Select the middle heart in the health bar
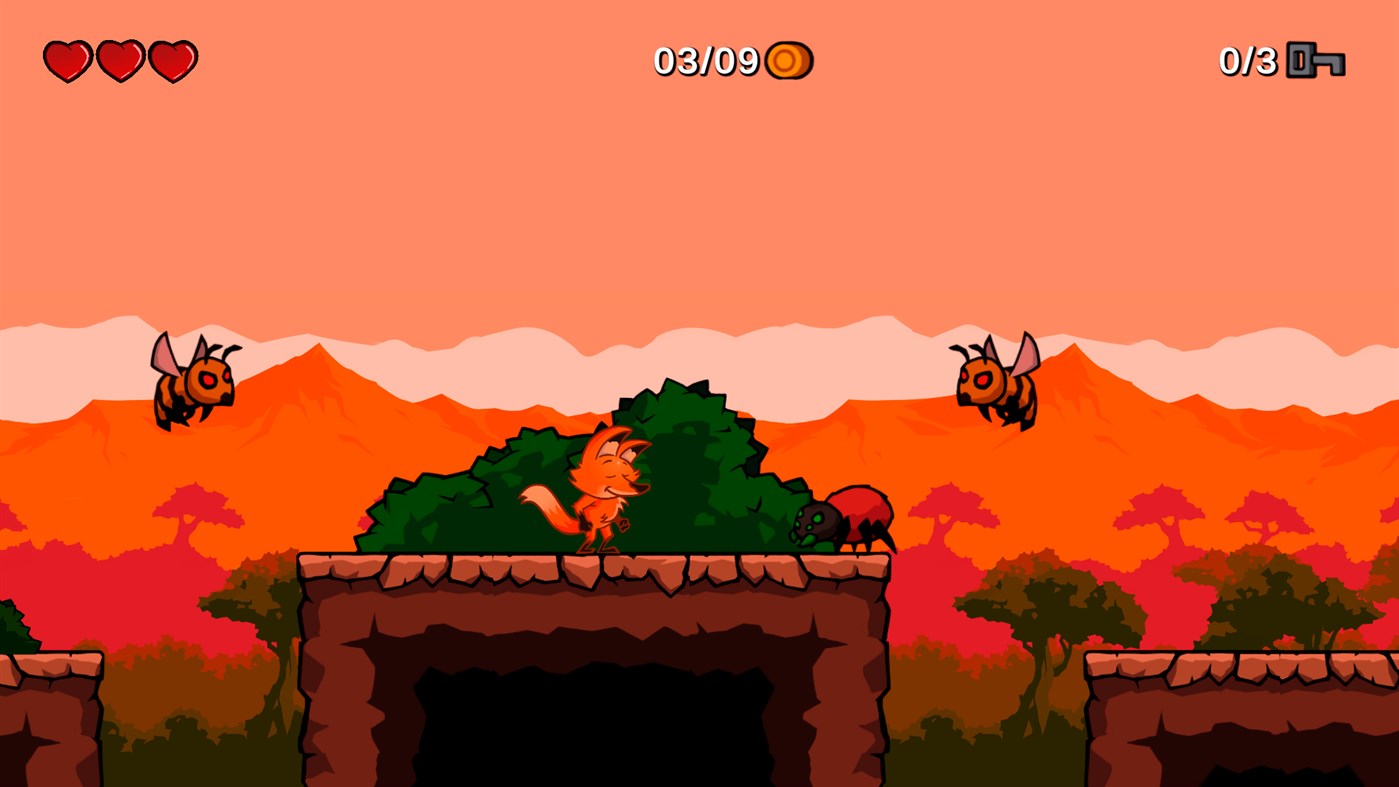Screen dimensions: 1399x787 tap(119, 60)
